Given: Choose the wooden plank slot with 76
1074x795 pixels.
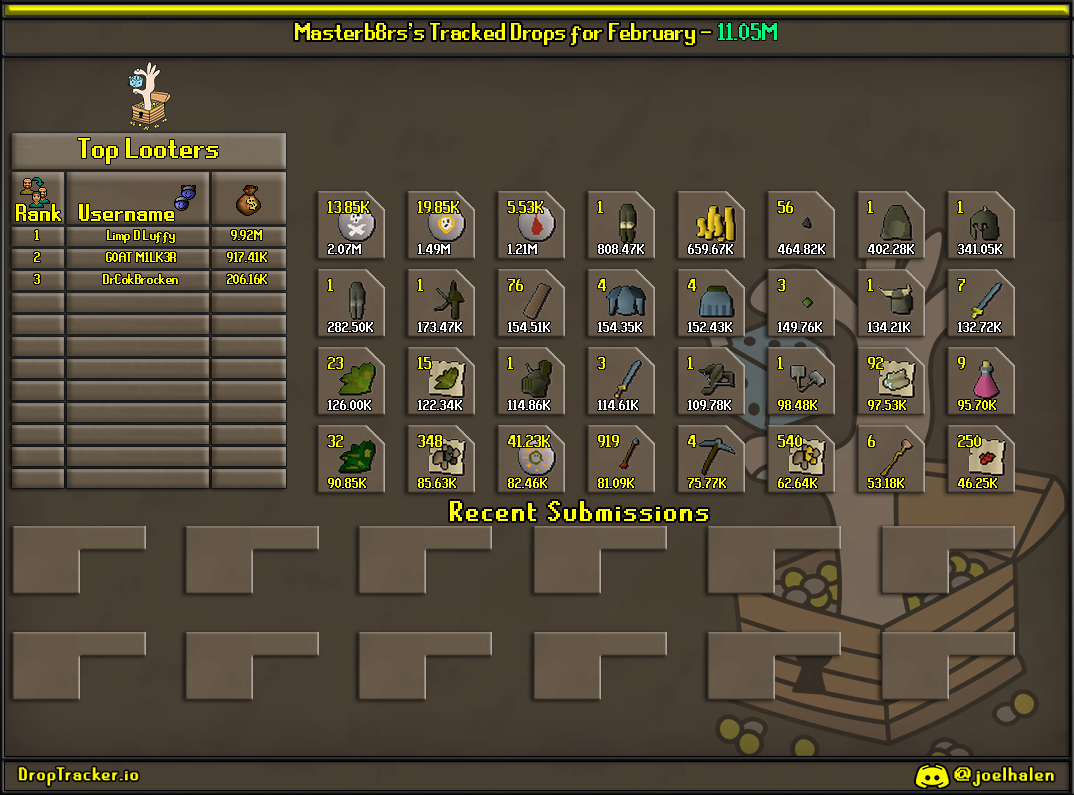Looking at the screenshot, I should pos(531,303).
